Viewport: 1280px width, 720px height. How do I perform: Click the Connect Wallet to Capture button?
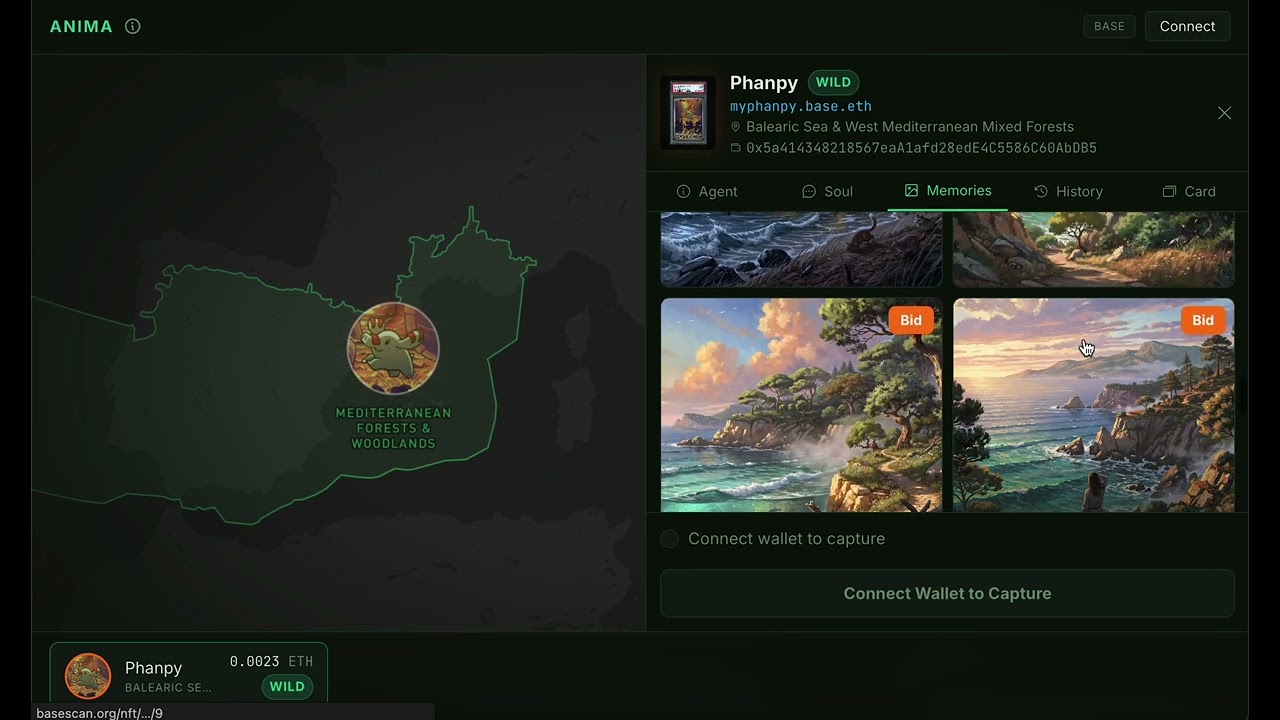[947, 593]
